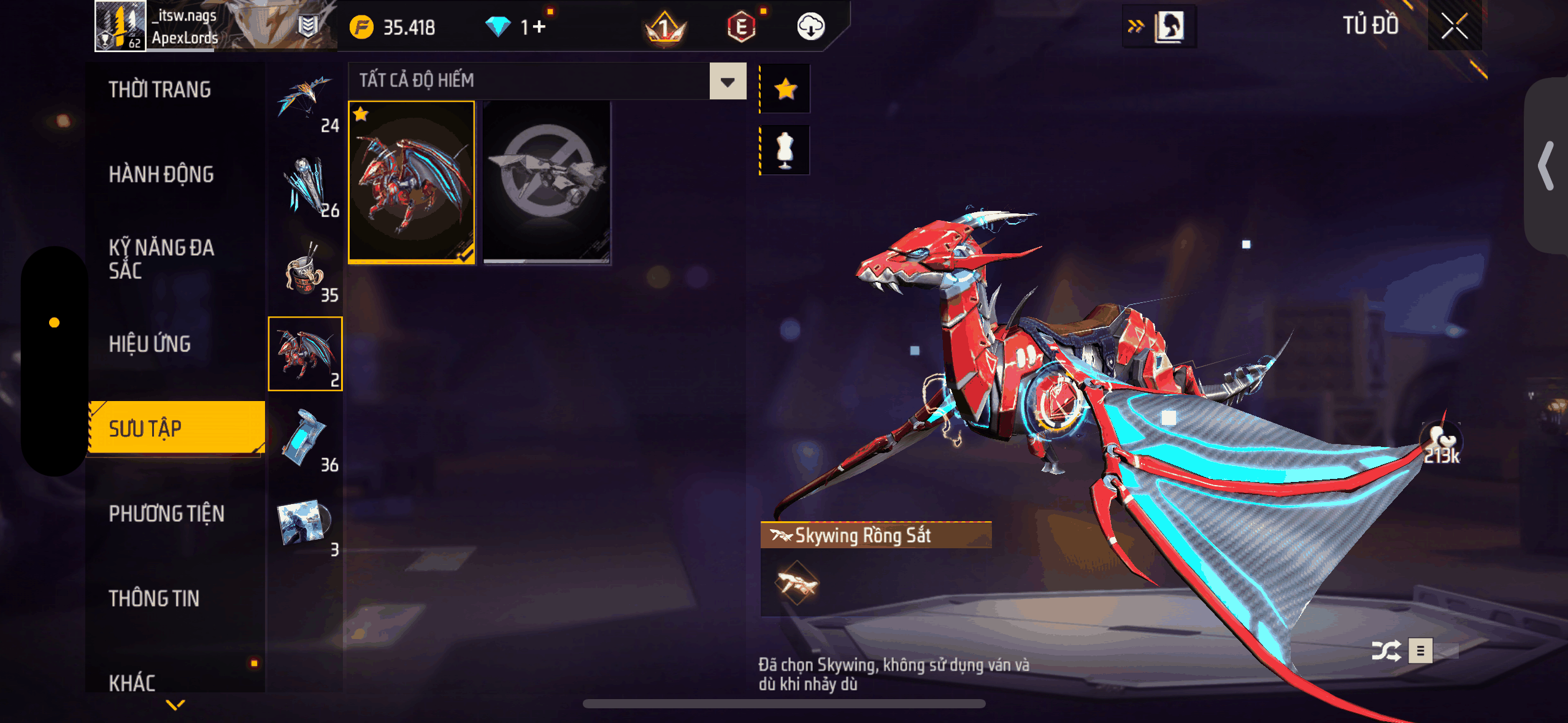This screenshot has height=723, width=1568.
Task: Close the Tủ Đồ wardrobe screen
Action: [1454, 26]
